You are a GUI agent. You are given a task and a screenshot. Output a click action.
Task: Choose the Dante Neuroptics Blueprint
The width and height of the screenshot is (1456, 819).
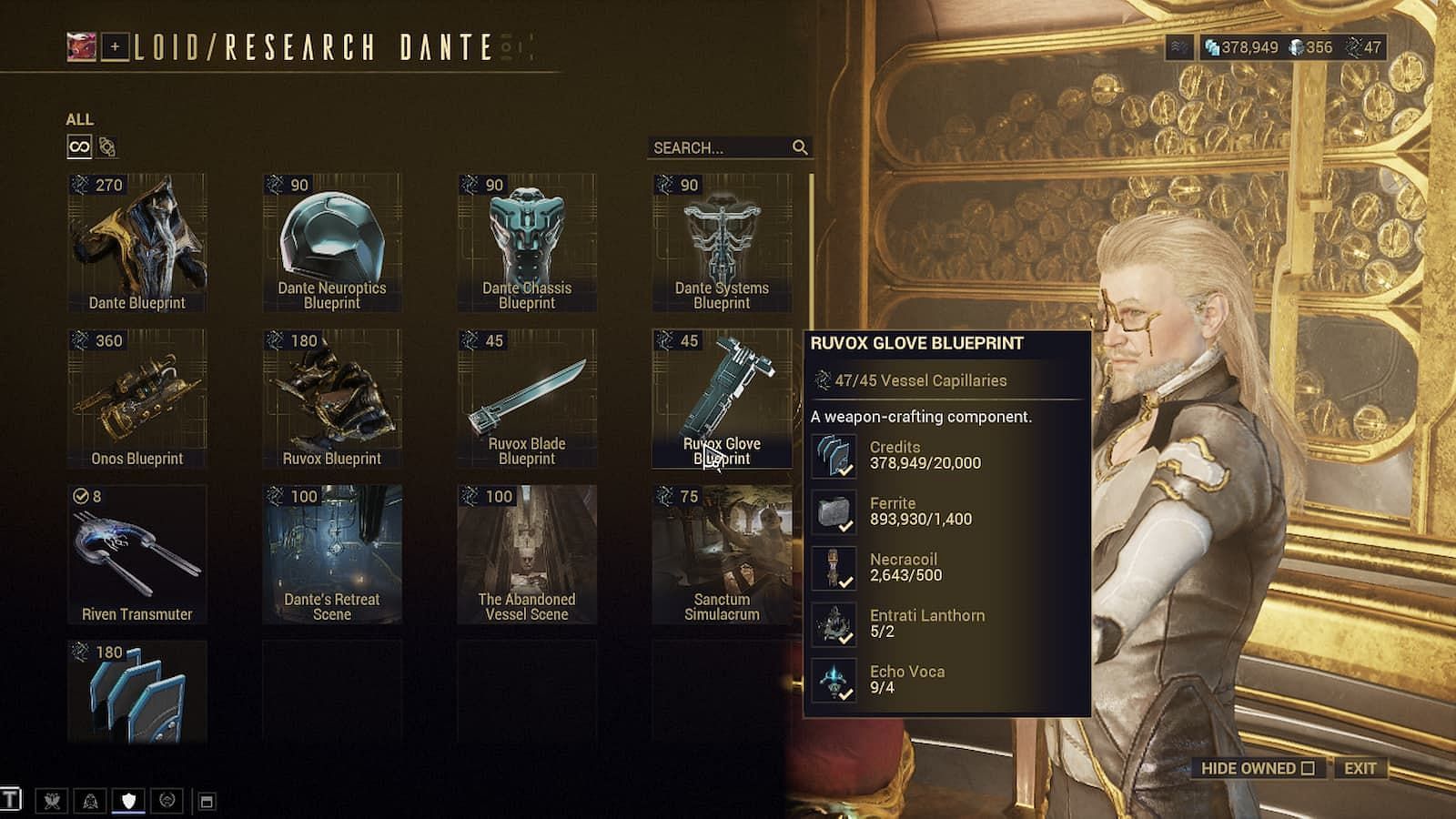332,243
